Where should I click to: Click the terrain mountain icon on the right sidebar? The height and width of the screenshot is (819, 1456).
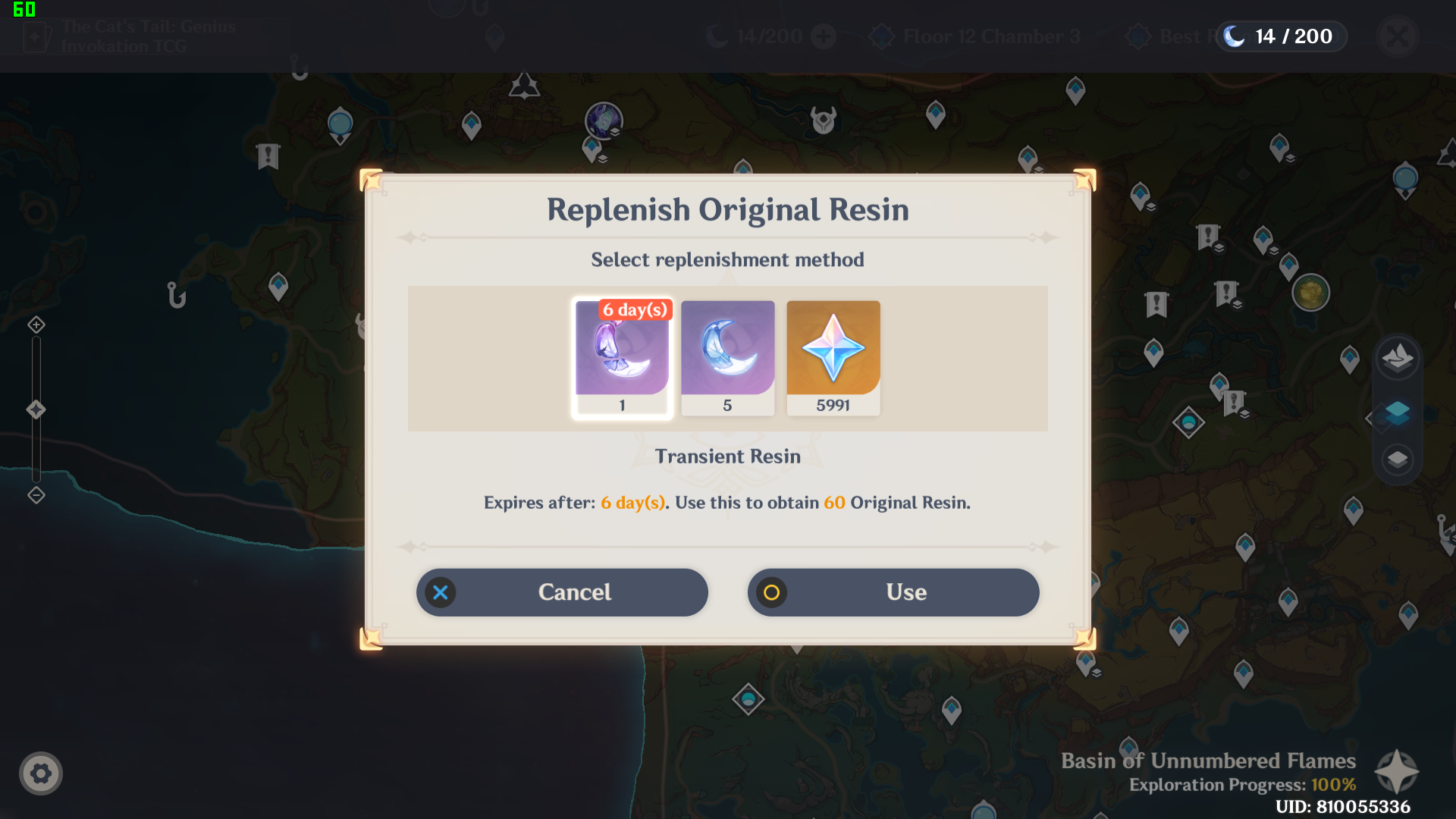[1397, 358]
